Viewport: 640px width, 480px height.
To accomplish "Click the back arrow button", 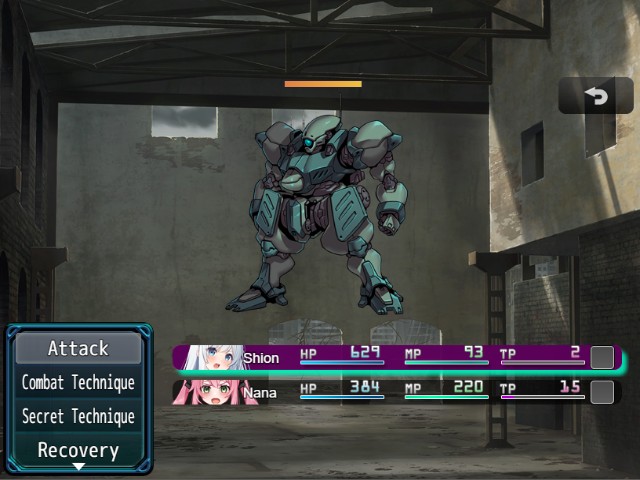I will pos(596,96).
